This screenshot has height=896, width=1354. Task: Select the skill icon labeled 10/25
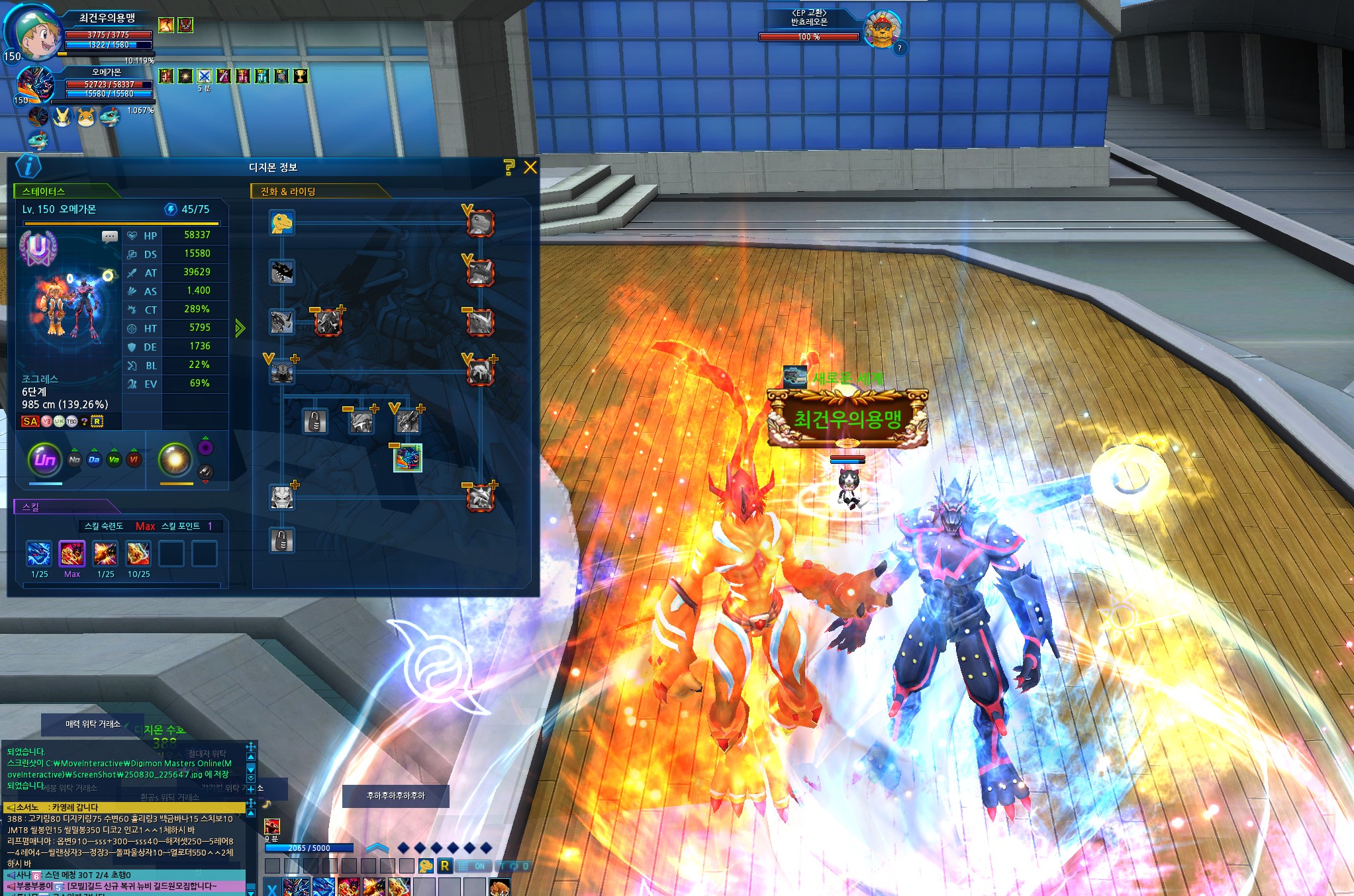pyautogui.click(x=138, y=554)
